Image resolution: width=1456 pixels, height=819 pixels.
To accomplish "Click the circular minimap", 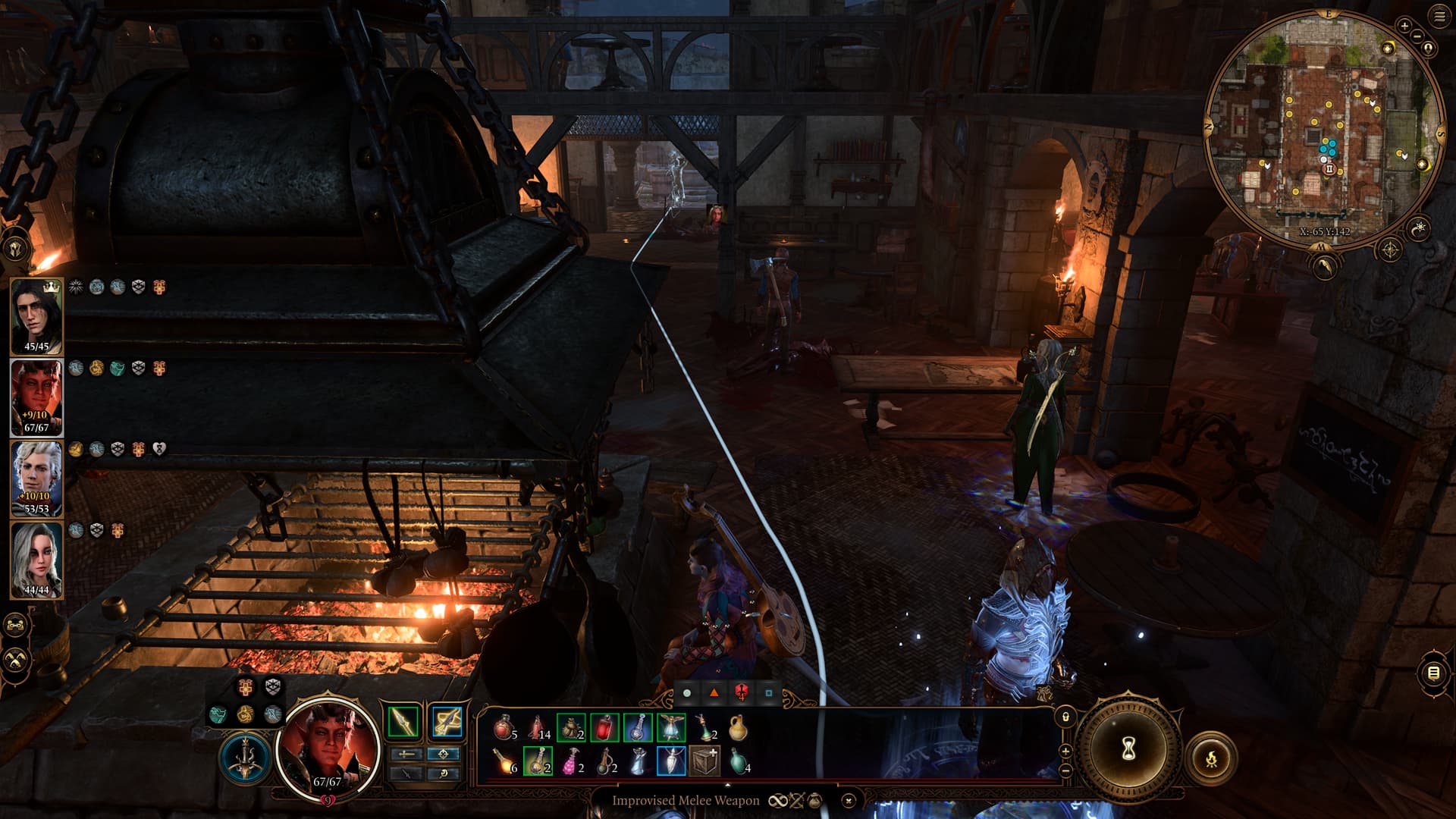I will [x=1321, y=129].
